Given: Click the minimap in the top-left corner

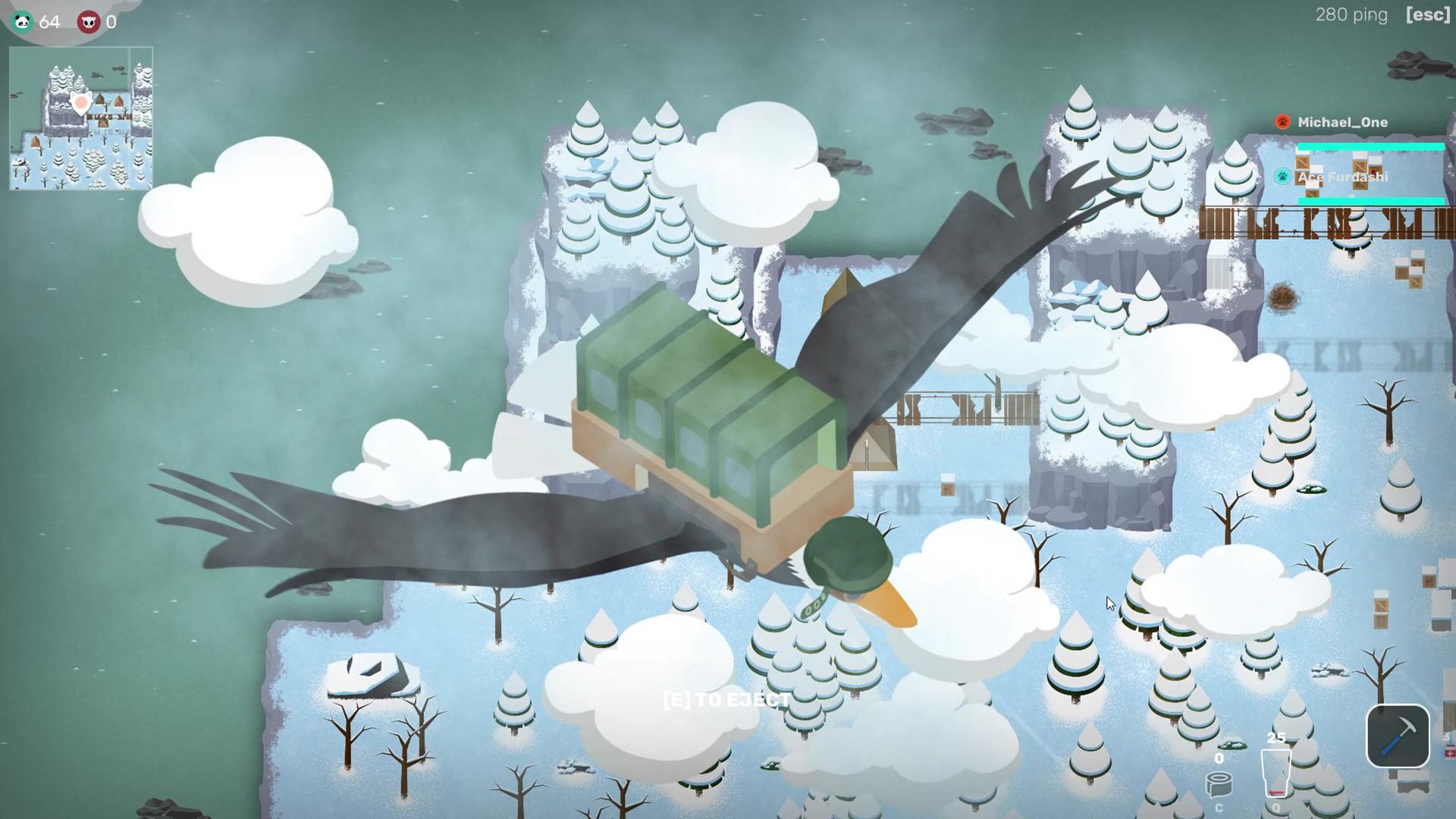Looking at the screenshot, I should coord(80,118).
